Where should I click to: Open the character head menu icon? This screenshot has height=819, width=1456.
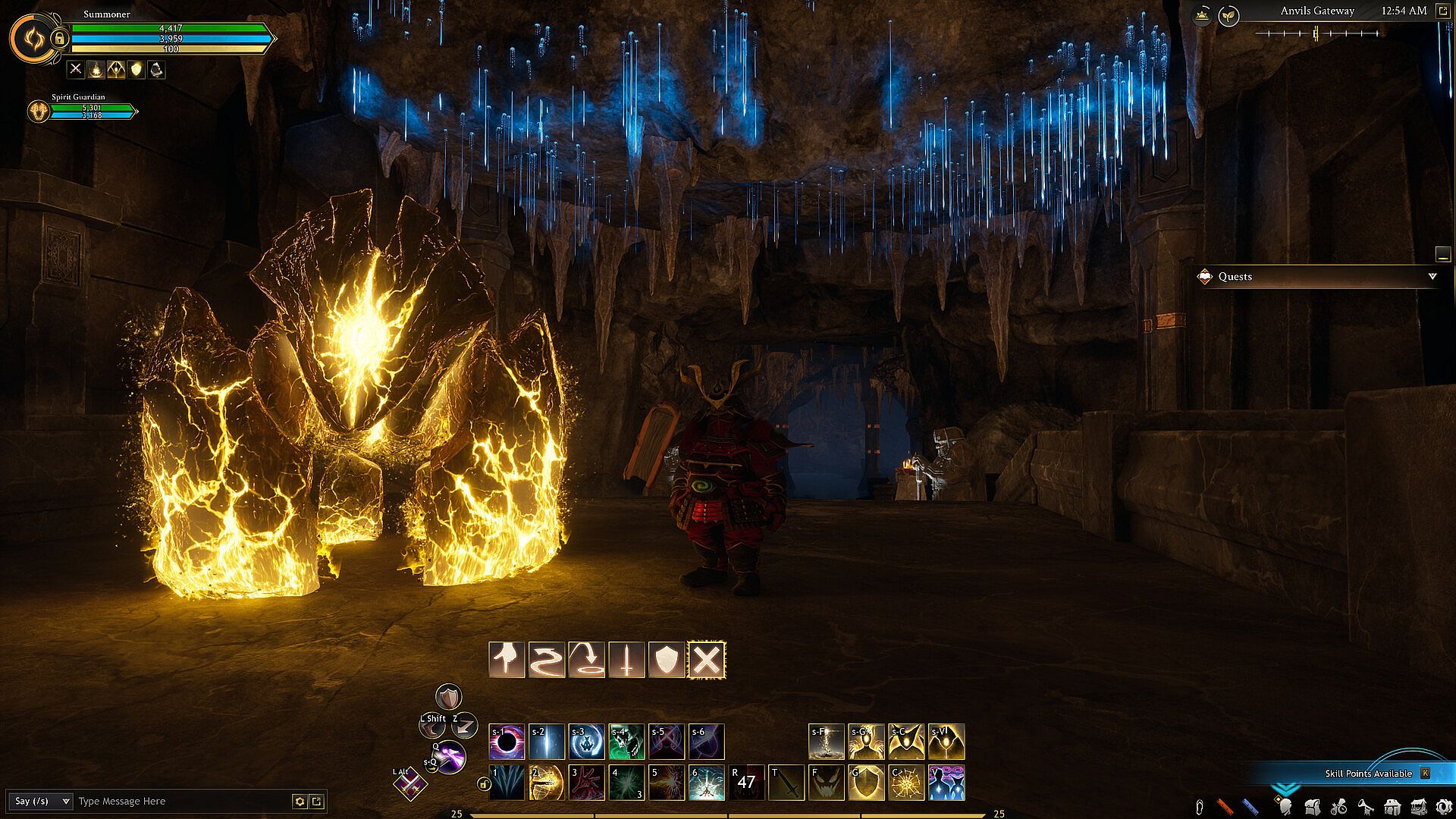pyautogui.click(x=1285, y=807)
